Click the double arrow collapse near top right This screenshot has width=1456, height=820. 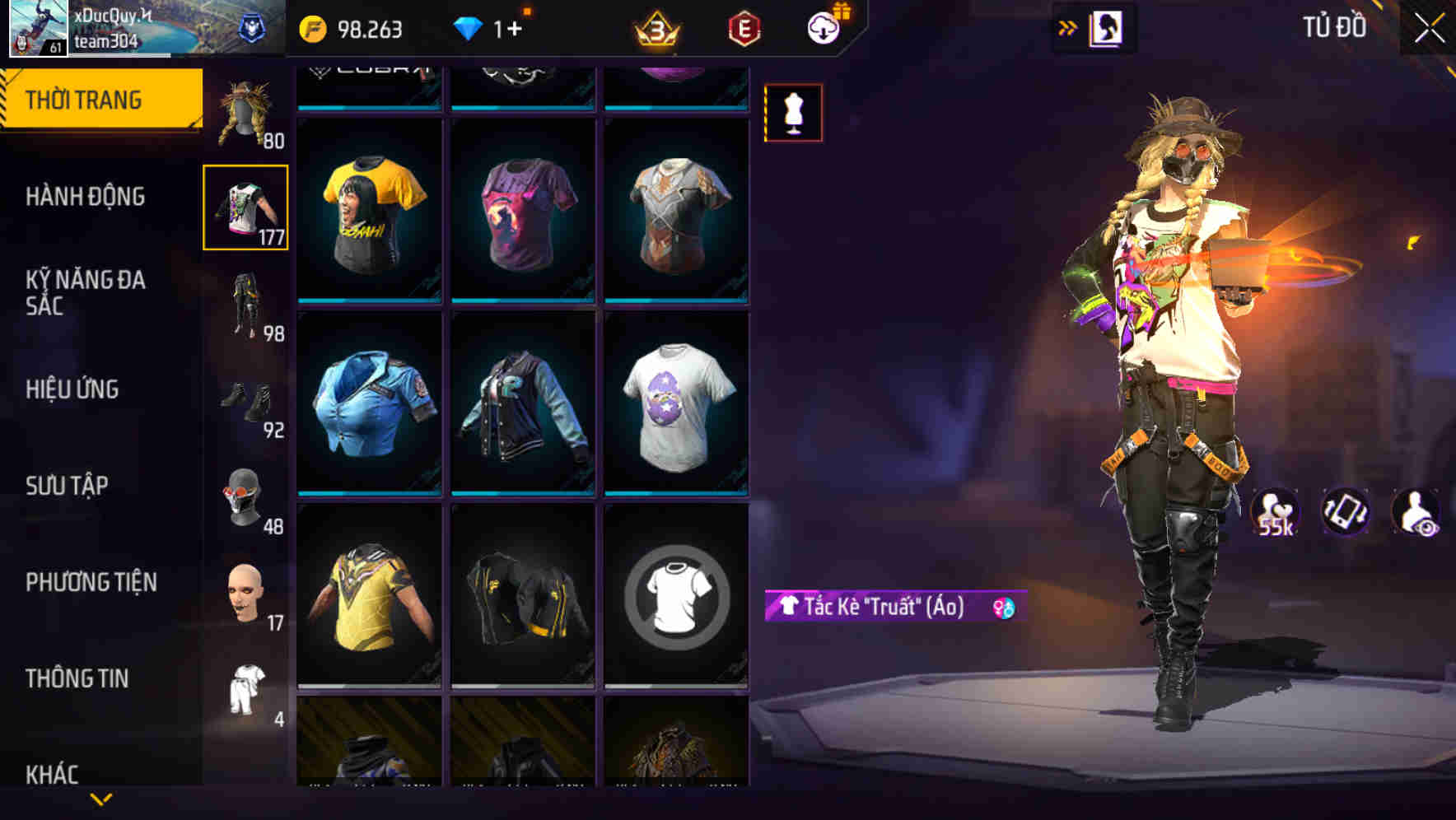pos(1066,27)
